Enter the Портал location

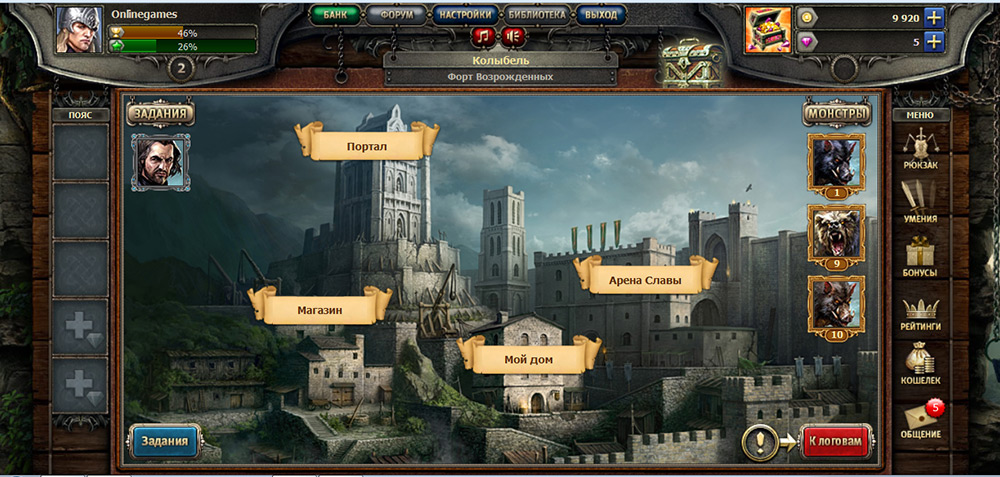tap(367, 146)
